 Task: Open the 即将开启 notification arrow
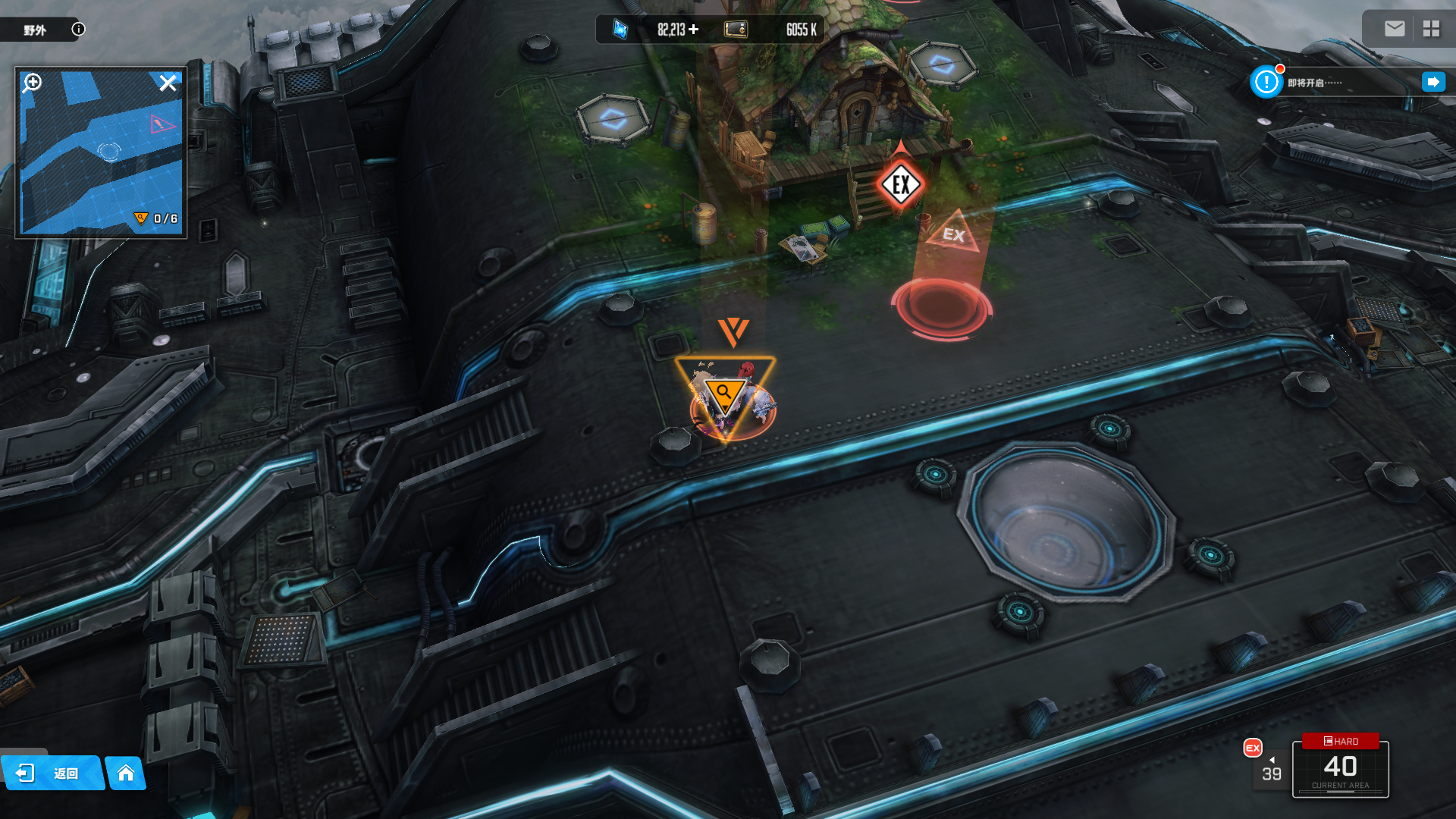(1432, 82)
